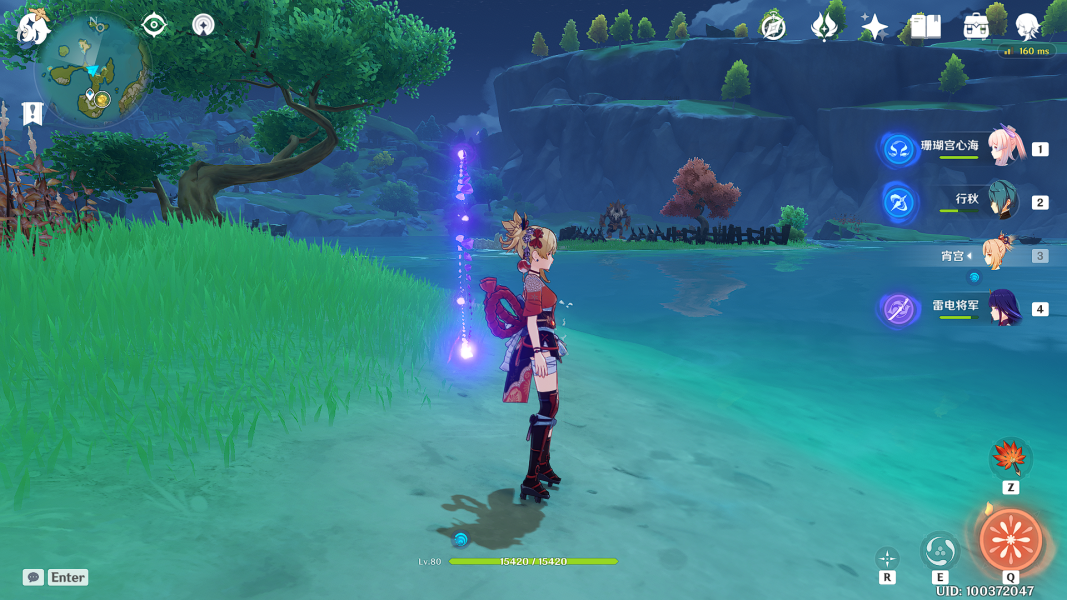
Task: Activate the Elemental Sight eye icon
Action: pos(154,25)
